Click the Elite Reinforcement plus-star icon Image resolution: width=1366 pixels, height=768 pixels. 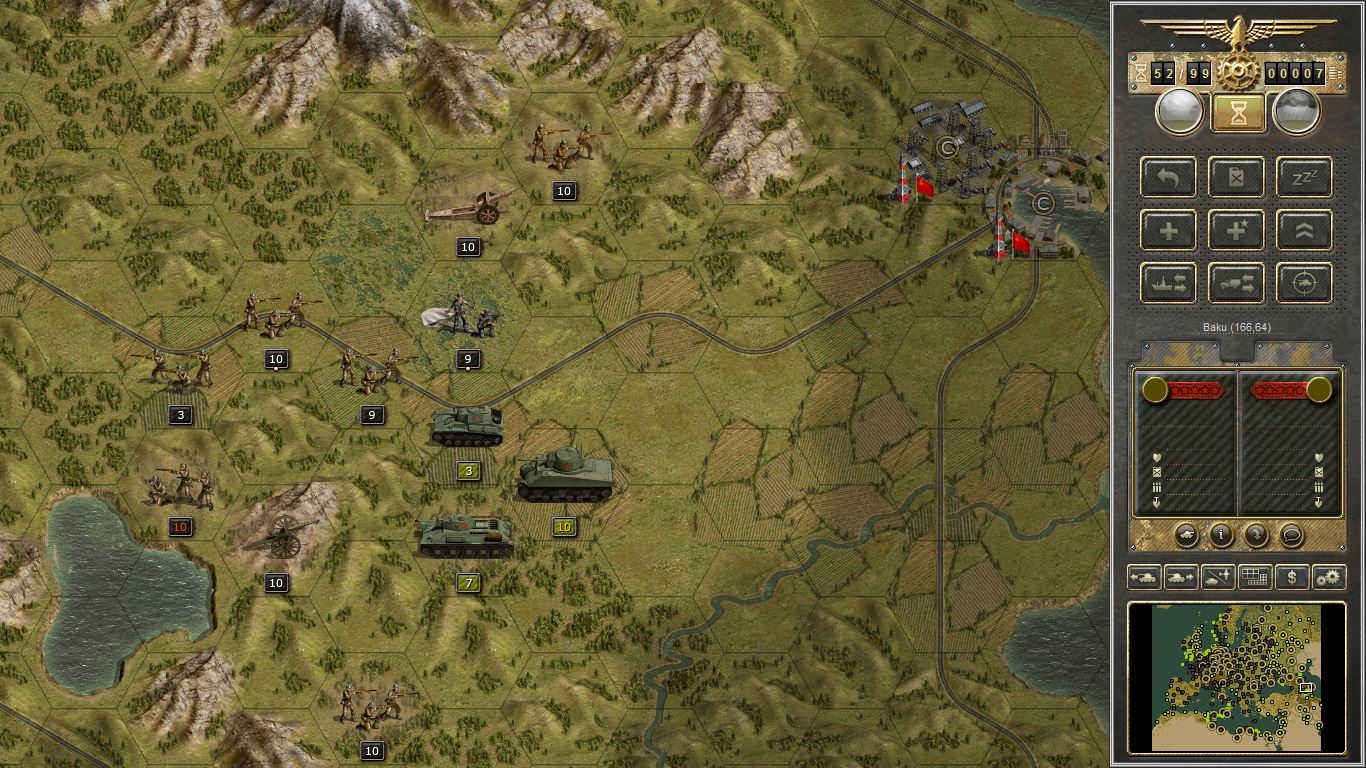[1235, 230]
